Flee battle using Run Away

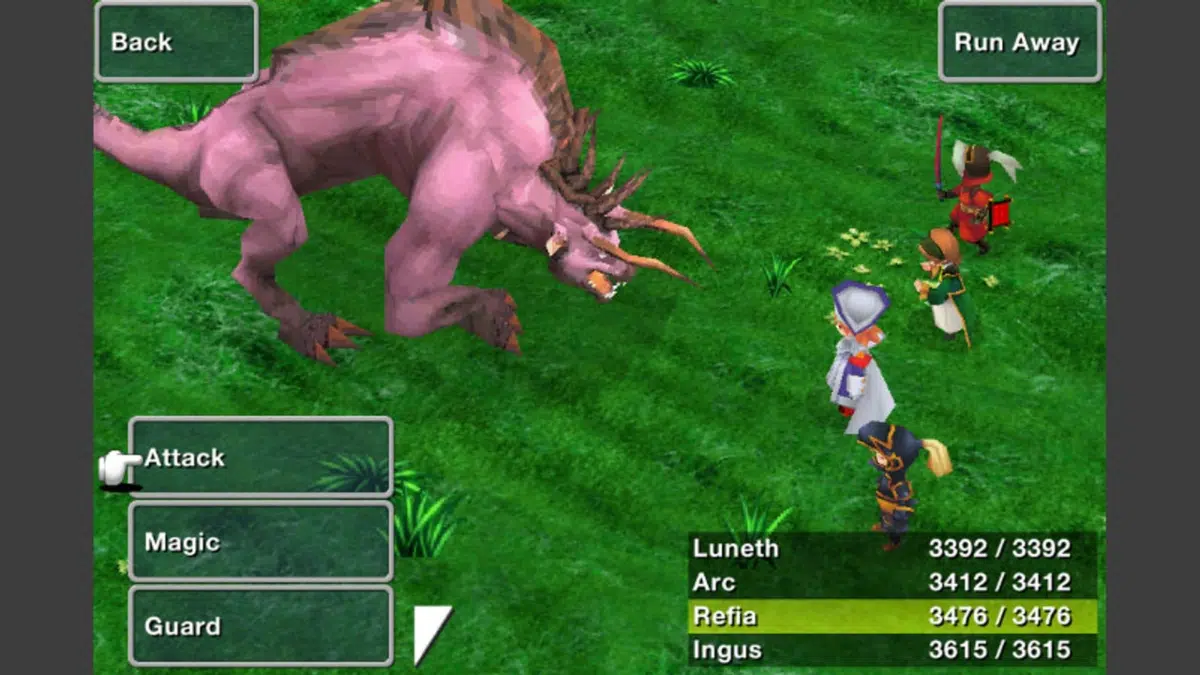[x=1019, y=42]
